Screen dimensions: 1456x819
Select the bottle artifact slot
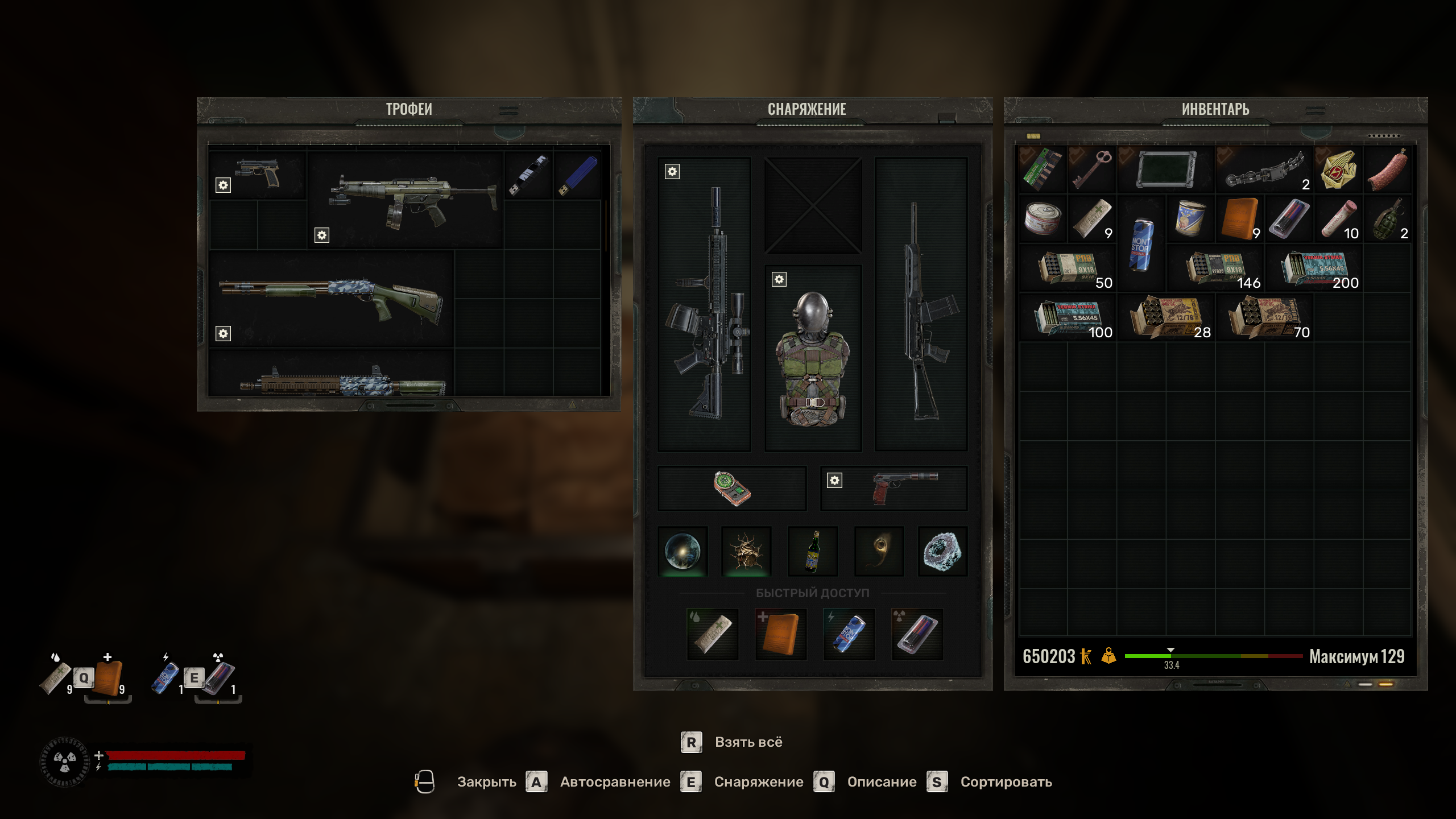(813, 551)
